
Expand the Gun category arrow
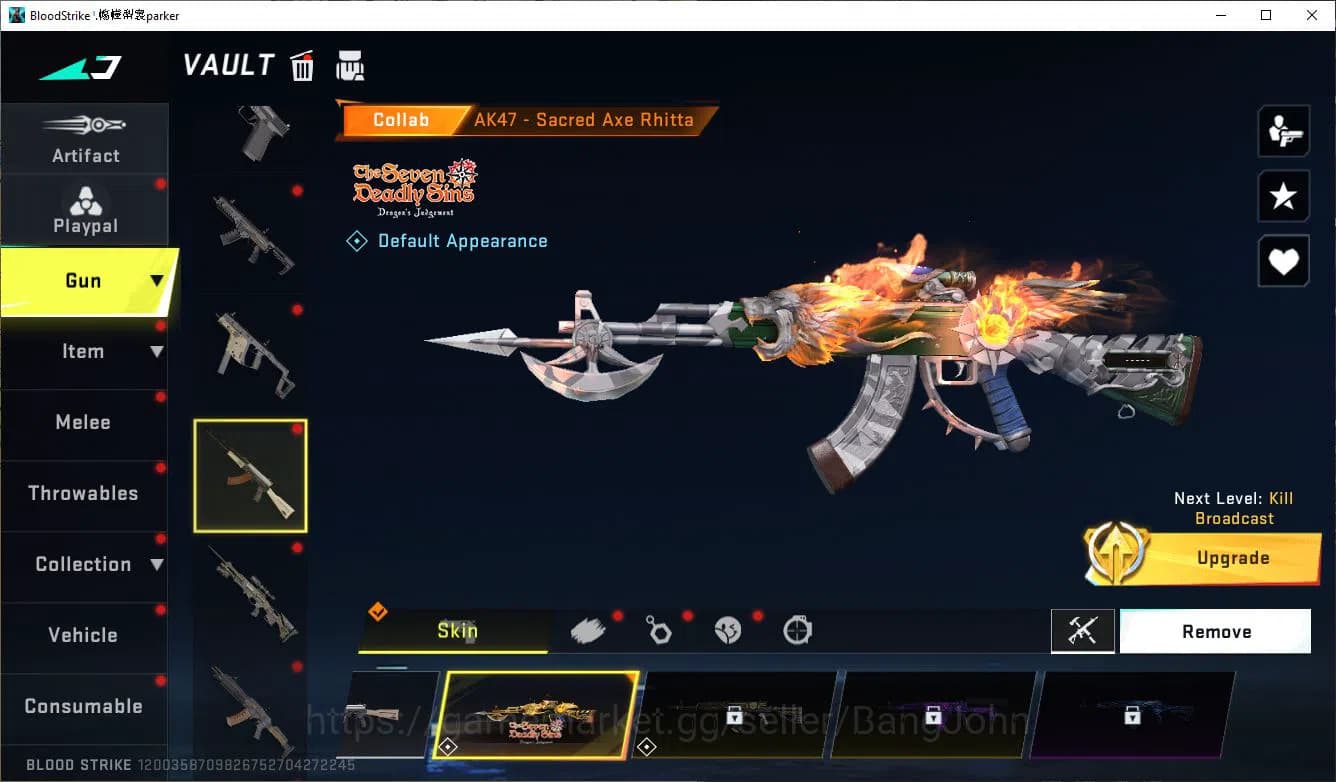pos(155,282)
